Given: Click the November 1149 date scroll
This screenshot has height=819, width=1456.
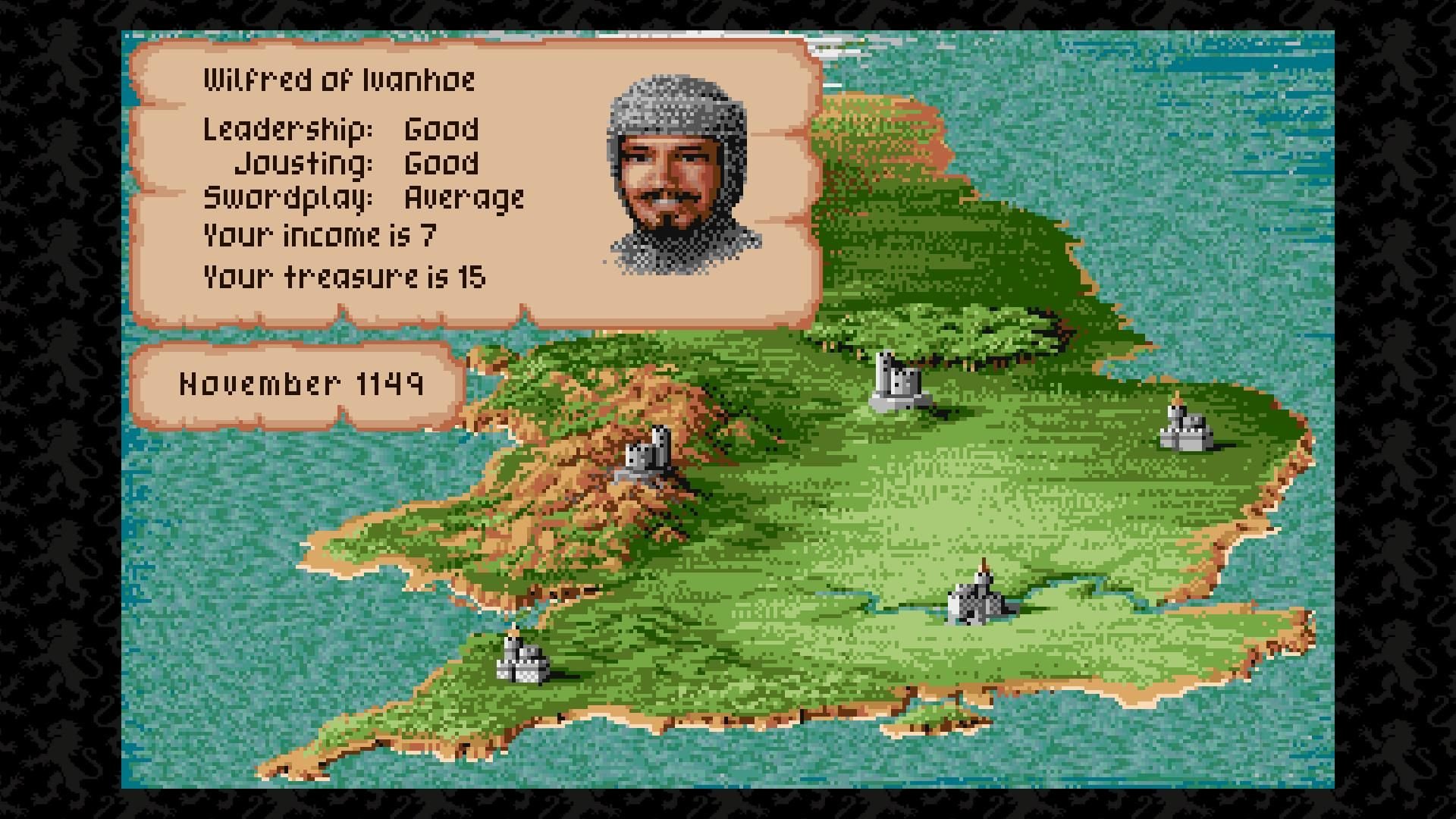Looking at the screenshot, I should click(303, 385).
